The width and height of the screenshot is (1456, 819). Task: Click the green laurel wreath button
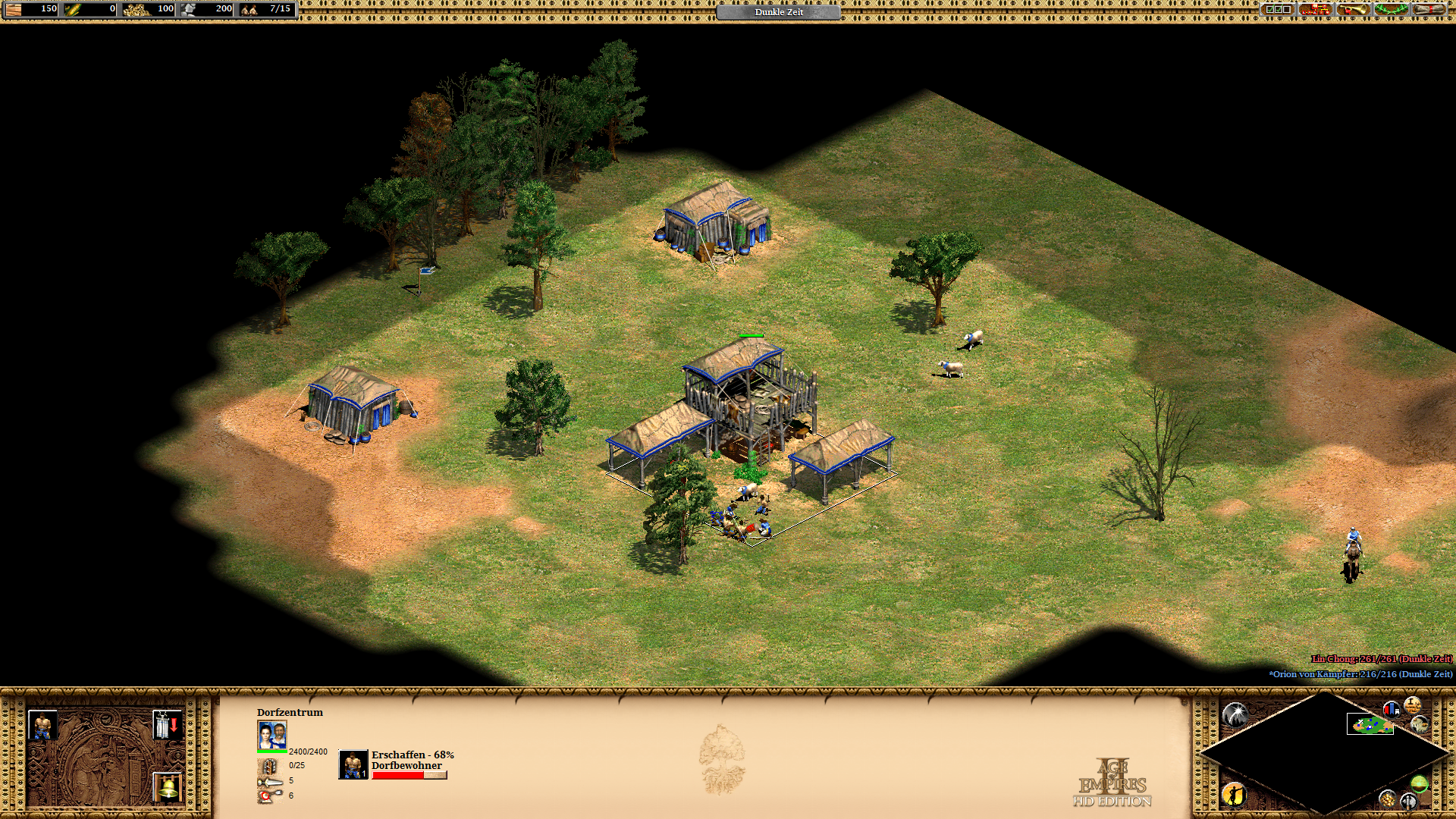pyautogui.click(x=1391, y=9)
